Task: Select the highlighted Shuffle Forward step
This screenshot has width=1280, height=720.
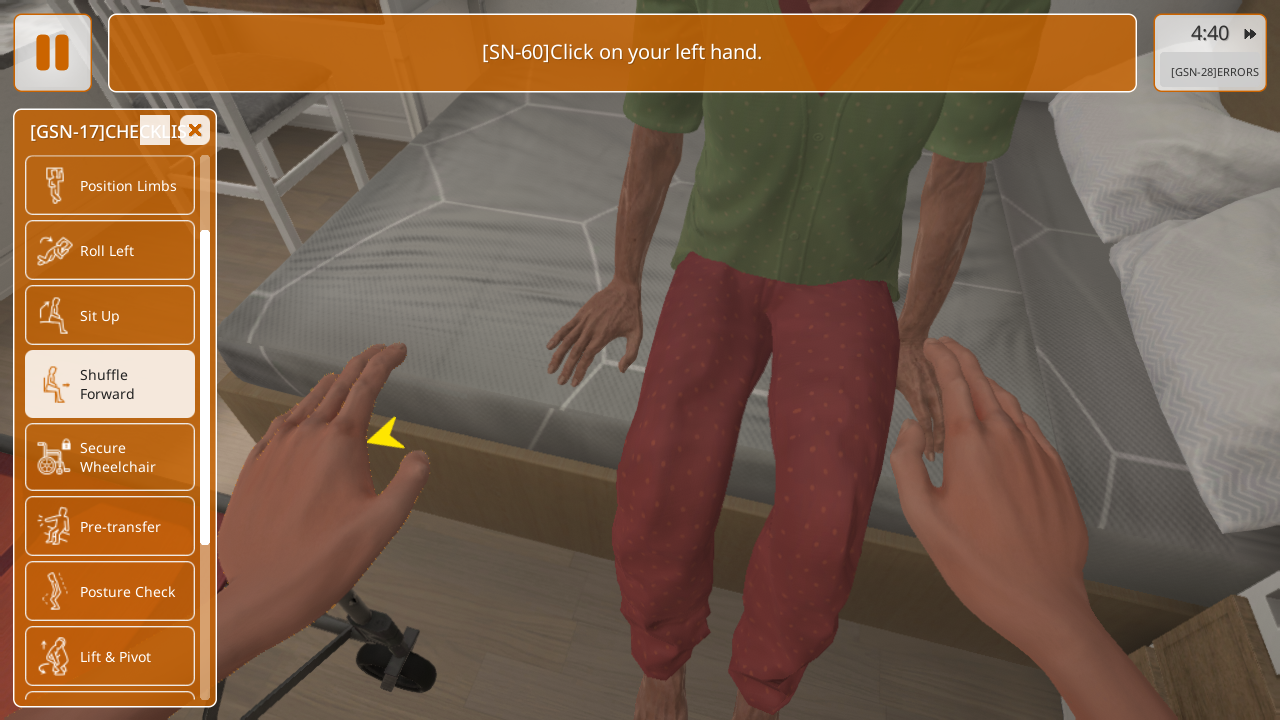Action: 110,384
